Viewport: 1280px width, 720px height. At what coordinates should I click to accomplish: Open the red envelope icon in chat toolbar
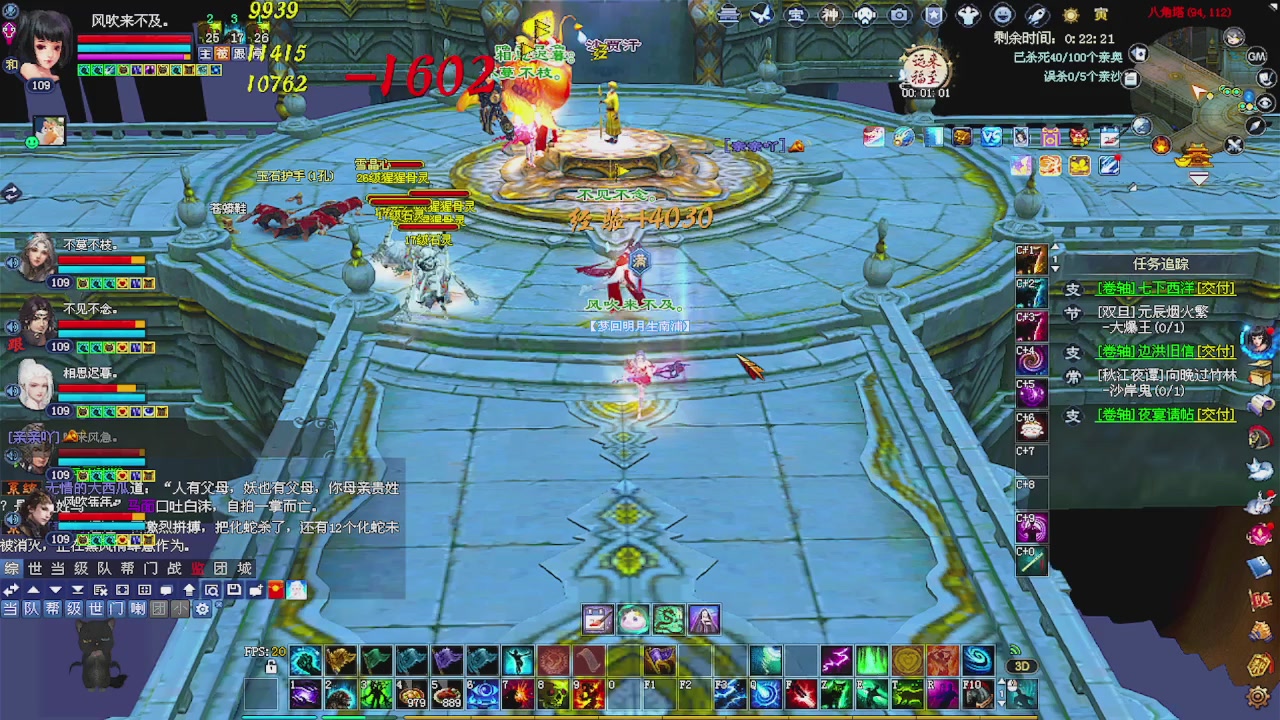[275, 589]
